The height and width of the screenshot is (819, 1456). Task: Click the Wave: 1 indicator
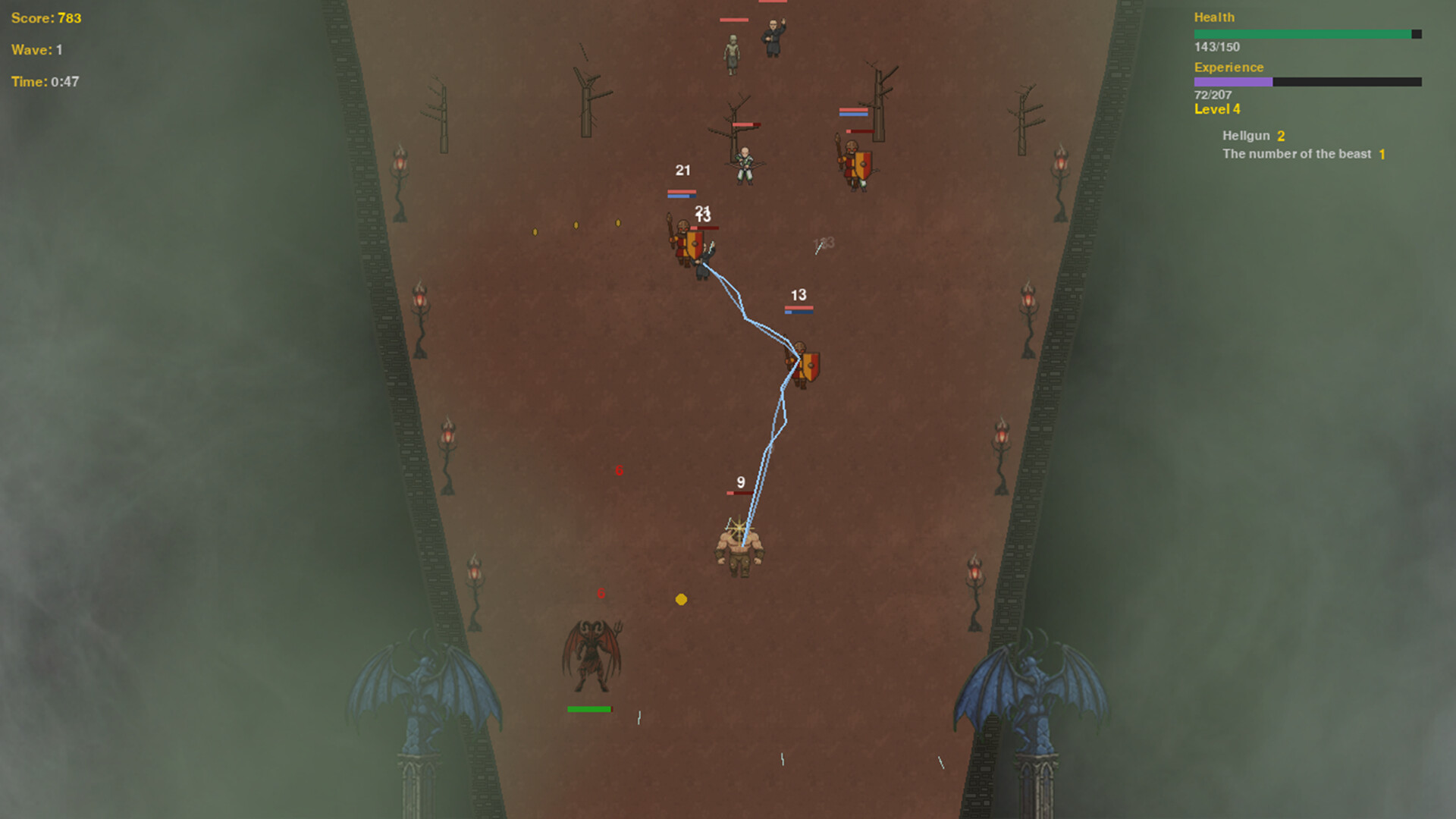pos(36,50)
